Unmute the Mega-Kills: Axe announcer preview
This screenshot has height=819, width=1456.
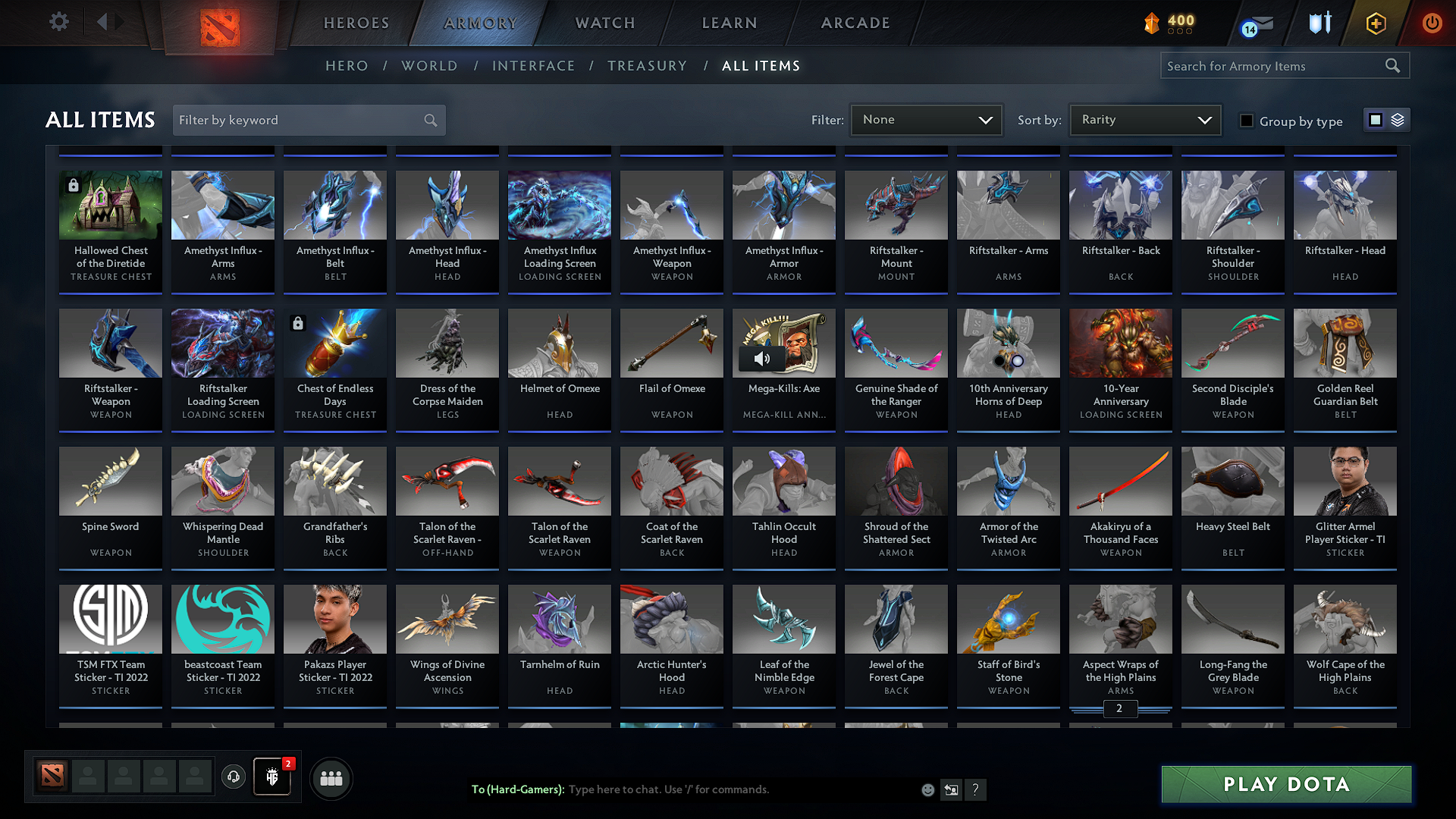click(x=762, y=358)
